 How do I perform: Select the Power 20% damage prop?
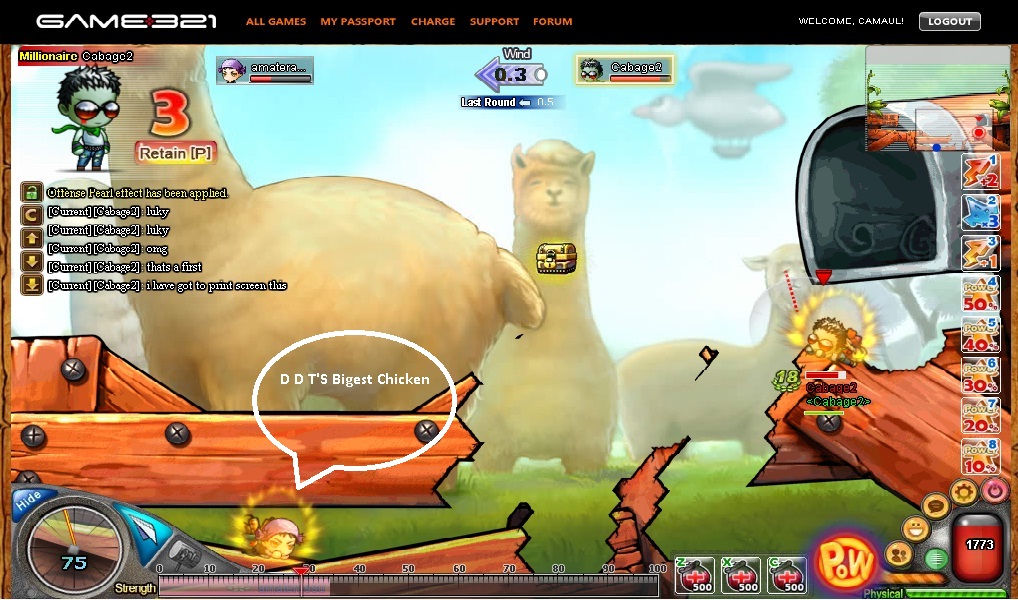click(x=980, y=416)
